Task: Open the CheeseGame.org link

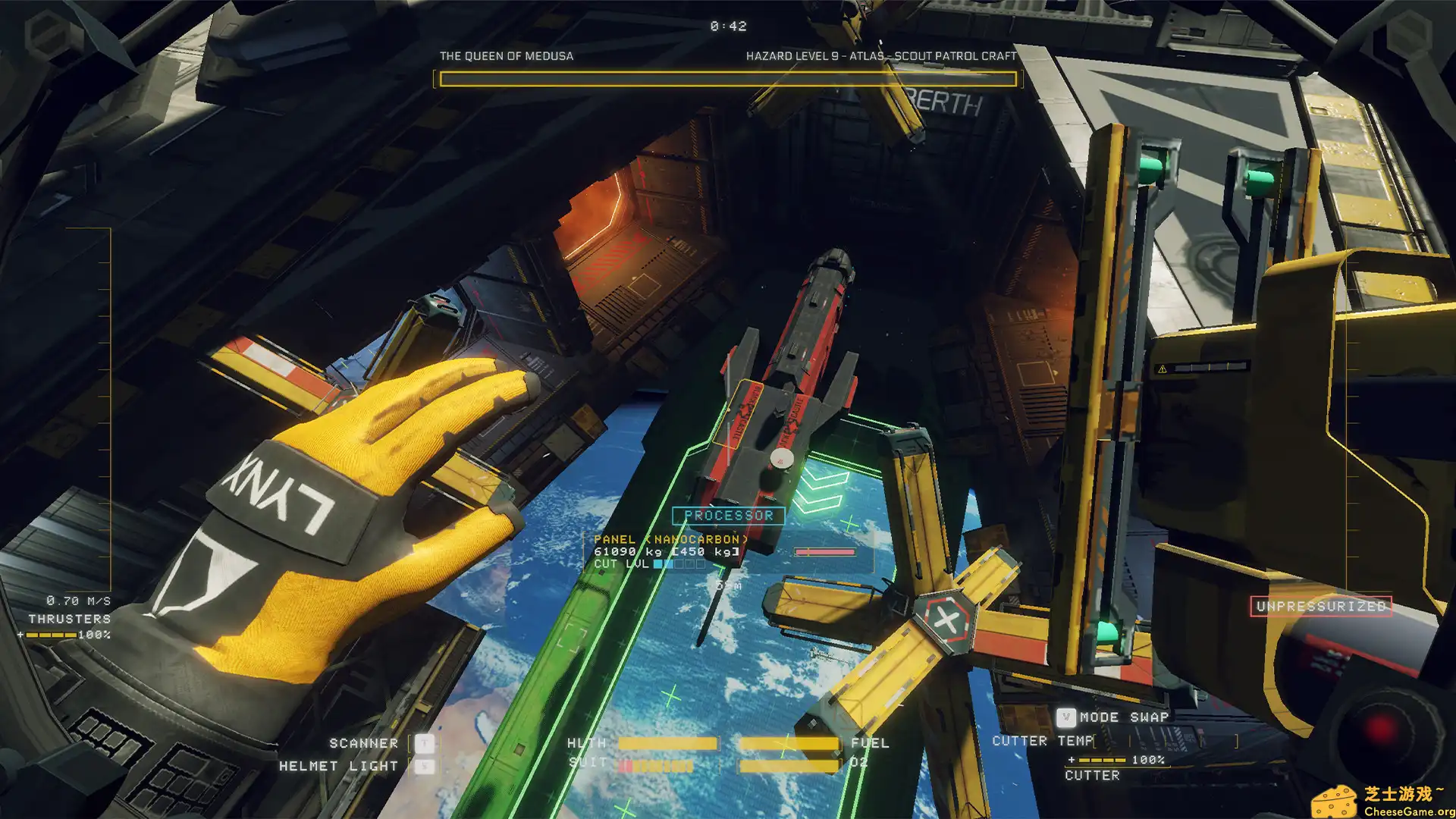Action: pyautogui.click(x=1407, y=811)
